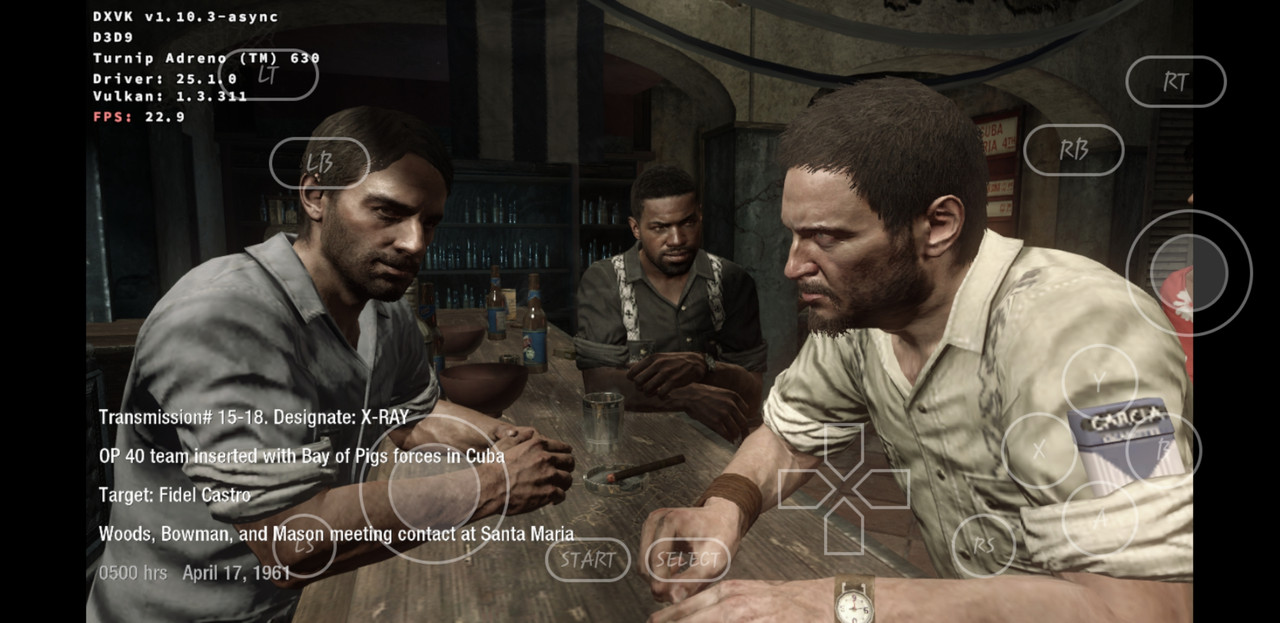Image resolution: width=1280 pixels, height=623 pixels.
Task: Tap the virtual X face button
Action: (x=1039, y=450)
